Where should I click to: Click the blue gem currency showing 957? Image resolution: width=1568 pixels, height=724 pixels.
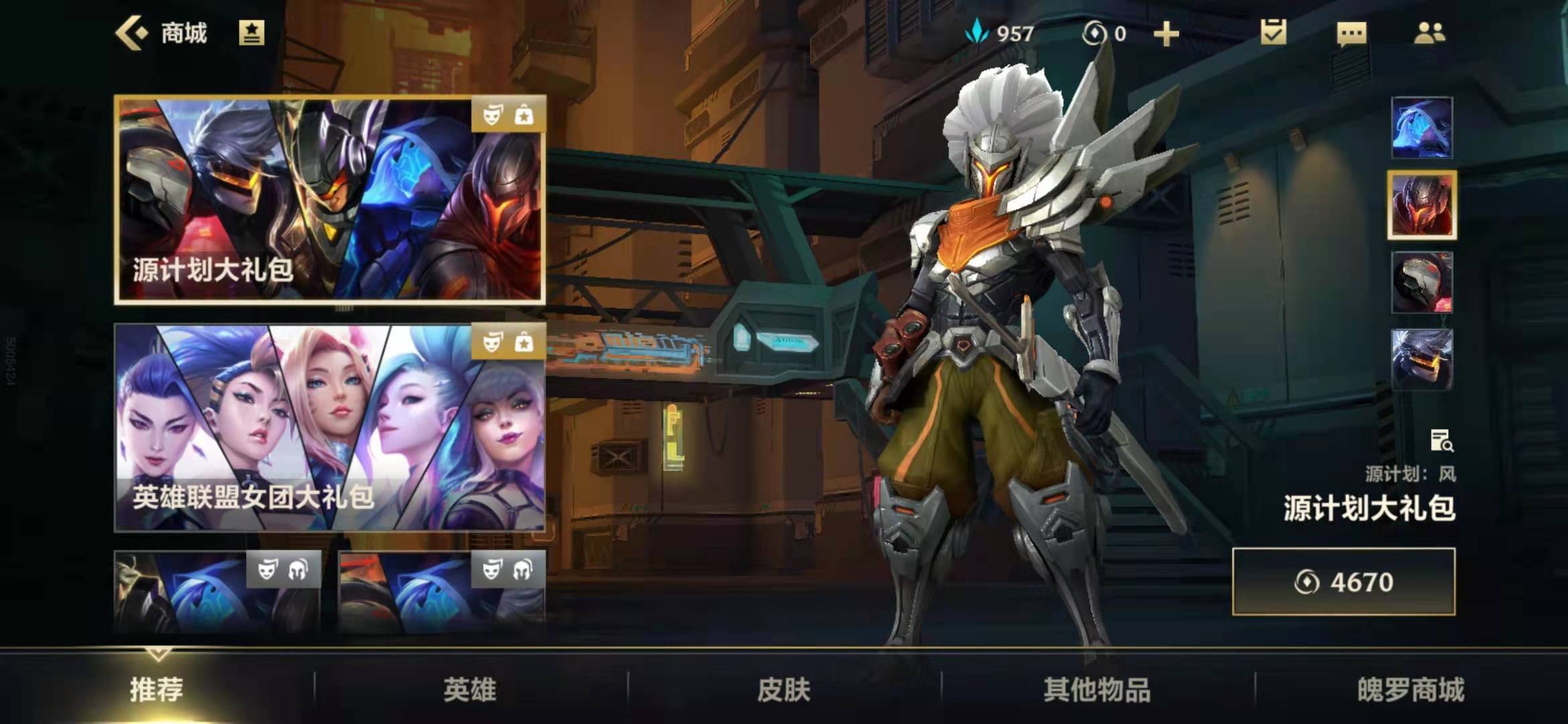pos(998,32)
